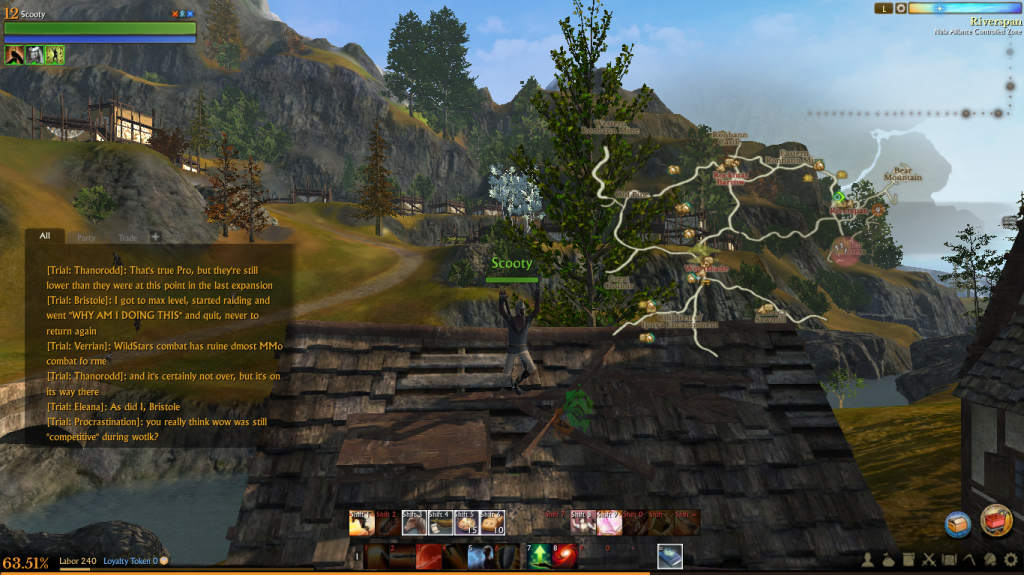Image resolution: width=1024 pixels, height=575 pixels.
Task: Open the blue book icon beside hotbar
Action: coord(669,556)
